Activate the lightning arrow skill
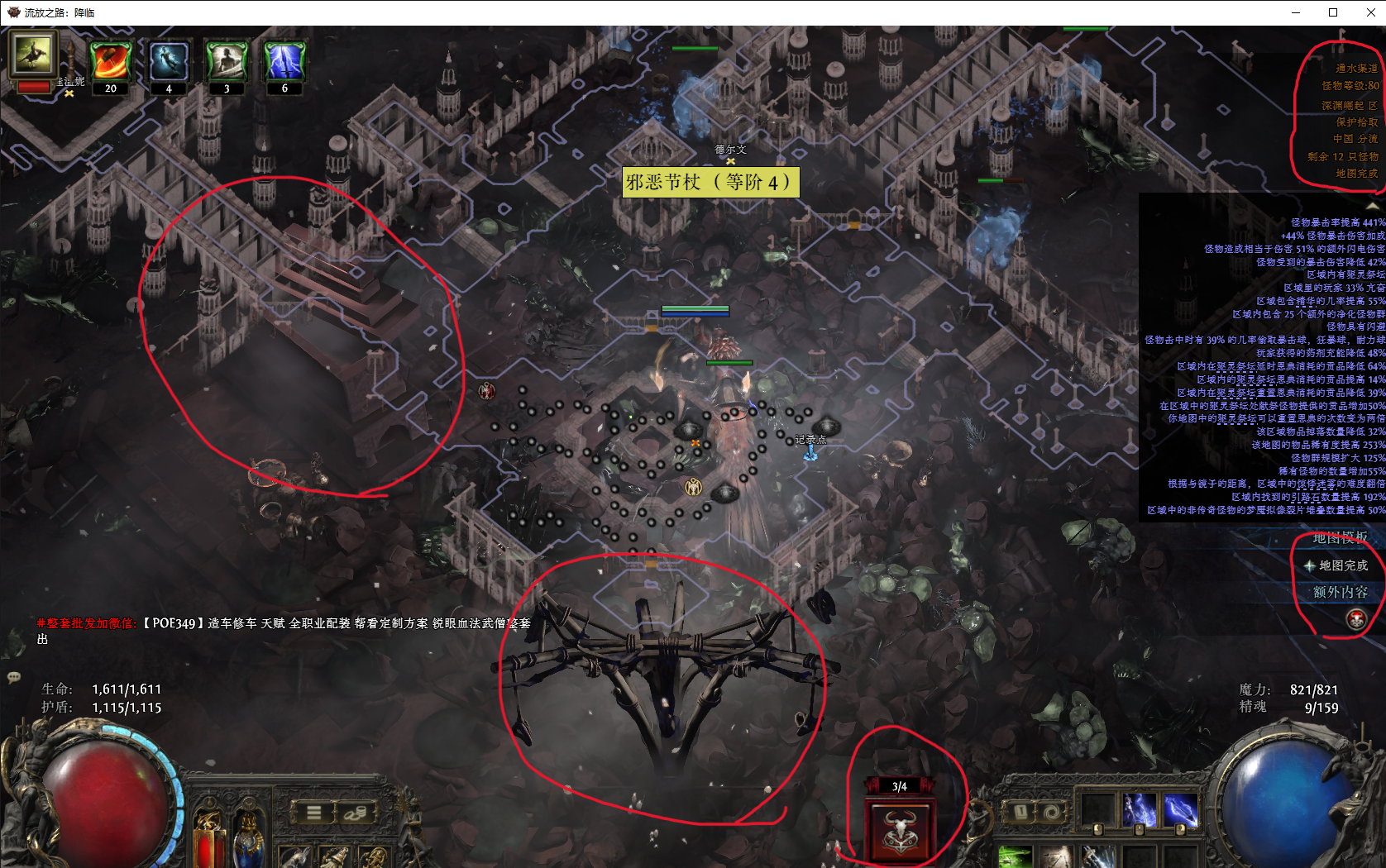 1180,810
